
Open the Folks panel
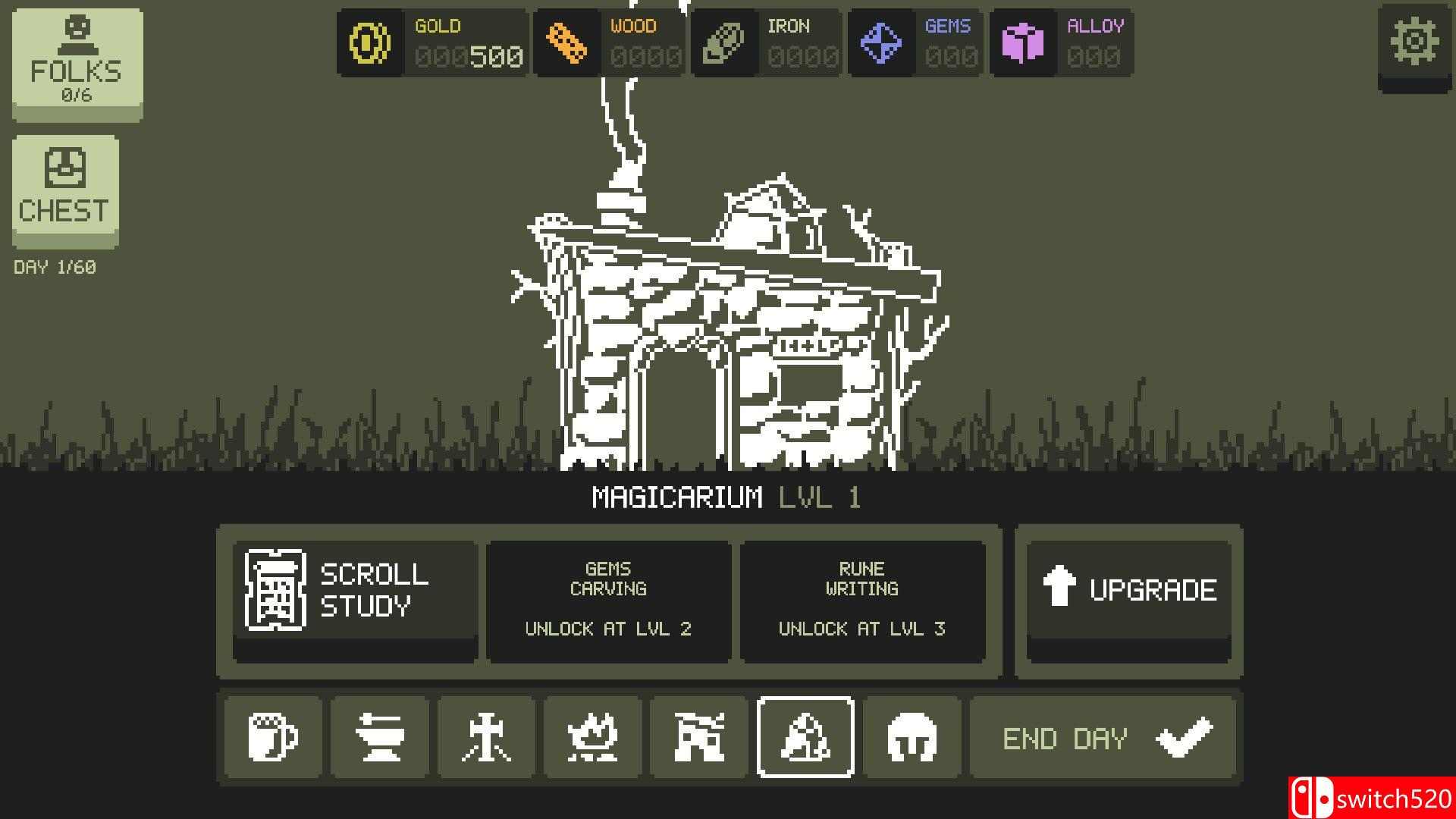(x=75, y=61)
